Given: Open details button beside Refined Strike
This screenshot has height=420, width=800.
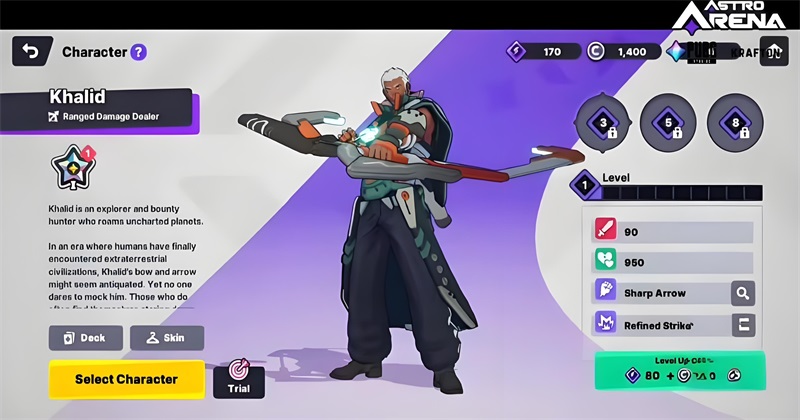Looking at the screenshot, I should 742,325.
